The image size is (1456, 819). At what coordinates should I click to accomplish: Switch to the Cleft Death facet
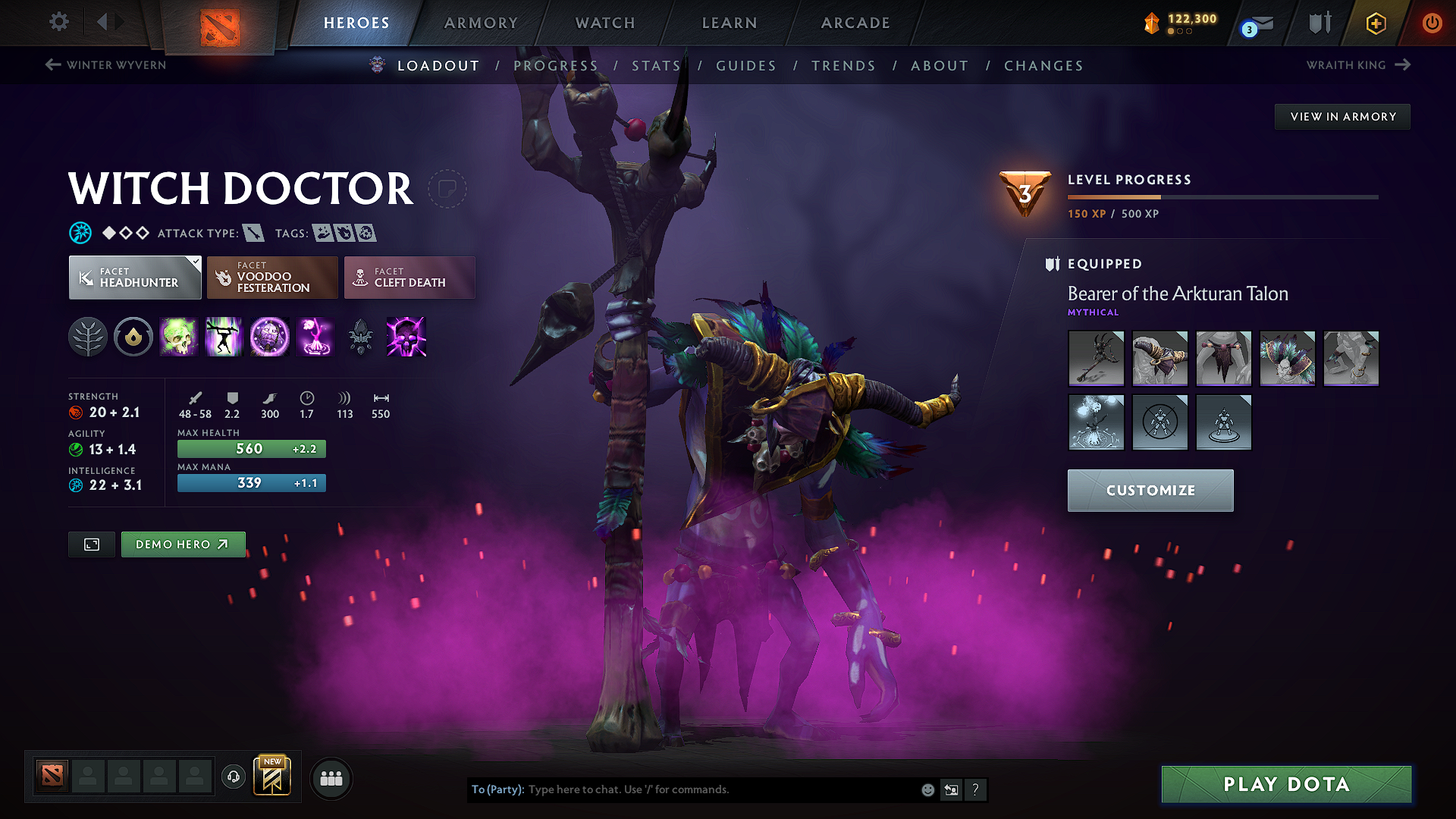[409, 278]
